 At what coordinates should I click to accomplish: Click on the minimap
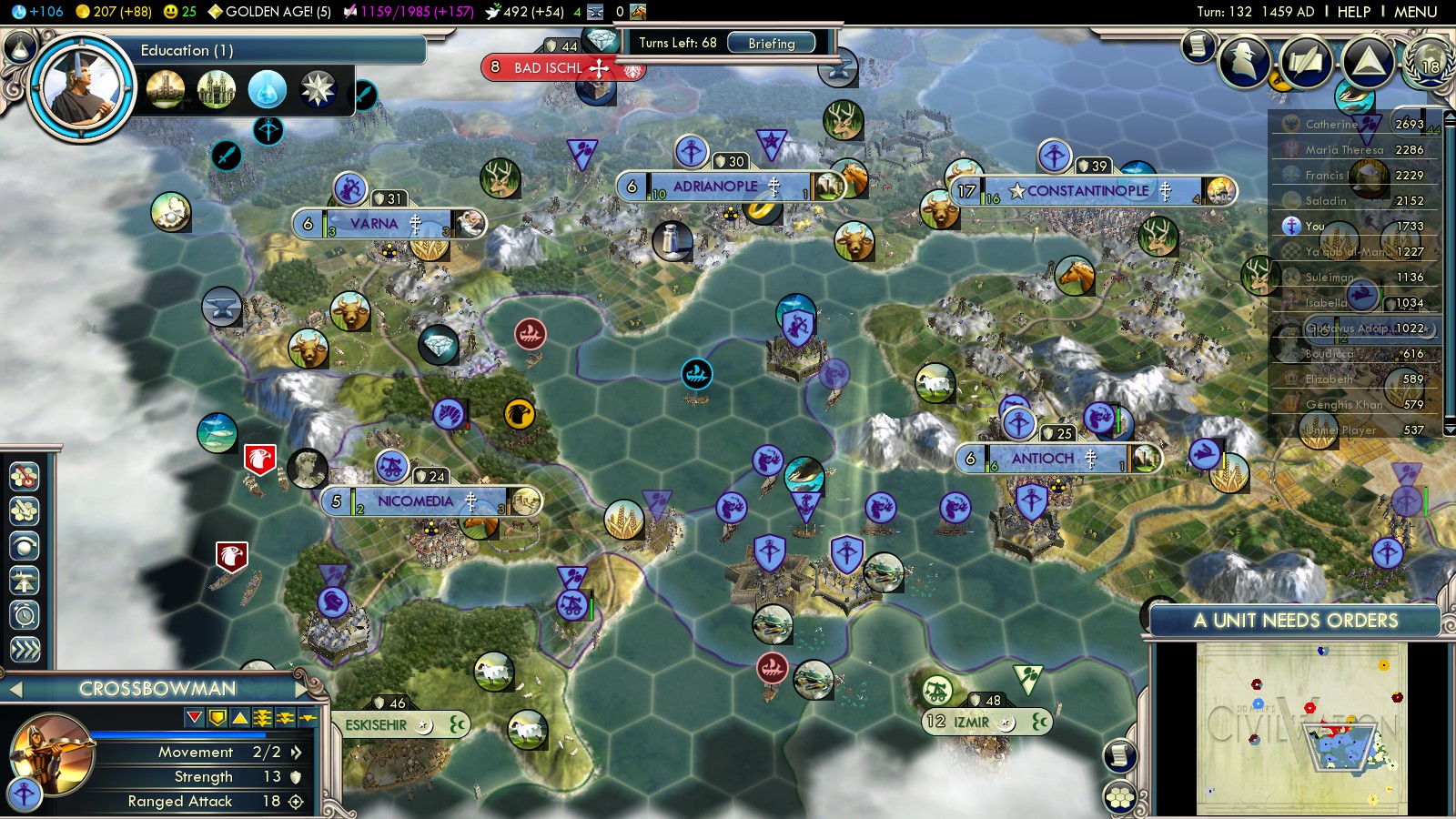click(x=1301, y=728)
